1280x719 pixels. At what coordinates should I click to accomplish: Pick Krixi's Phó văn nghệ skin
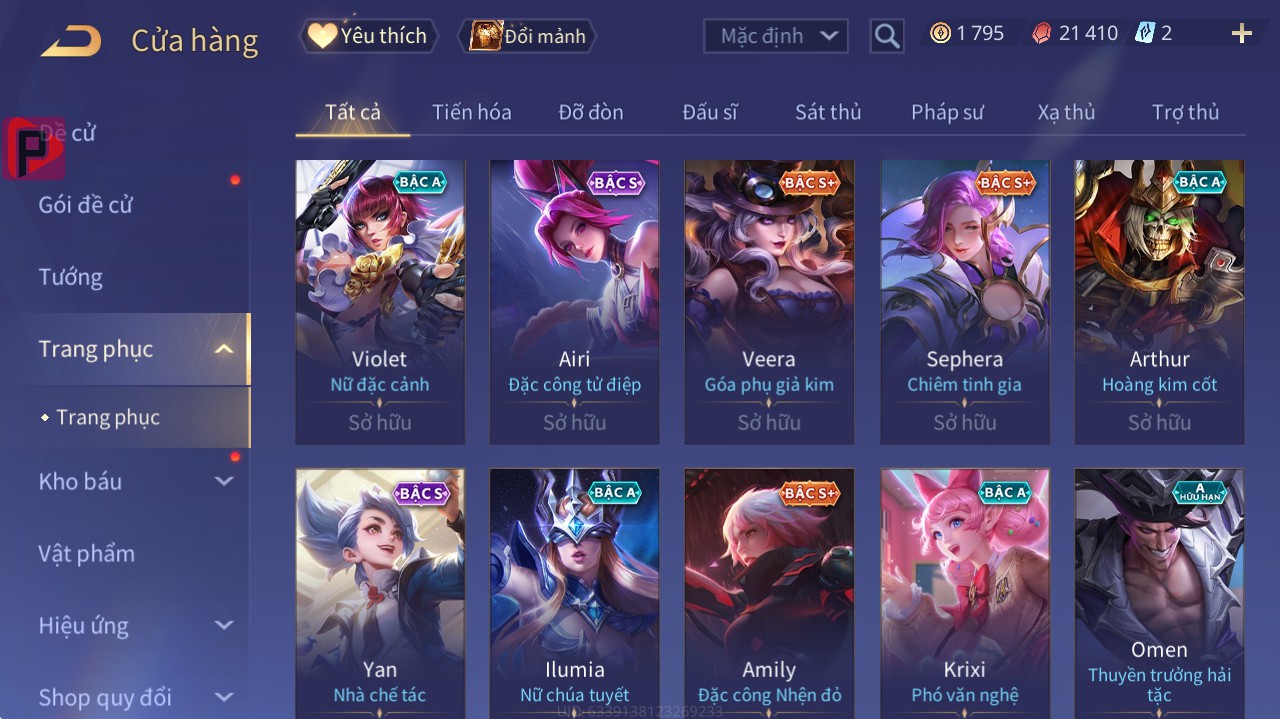tap(964, 590)
